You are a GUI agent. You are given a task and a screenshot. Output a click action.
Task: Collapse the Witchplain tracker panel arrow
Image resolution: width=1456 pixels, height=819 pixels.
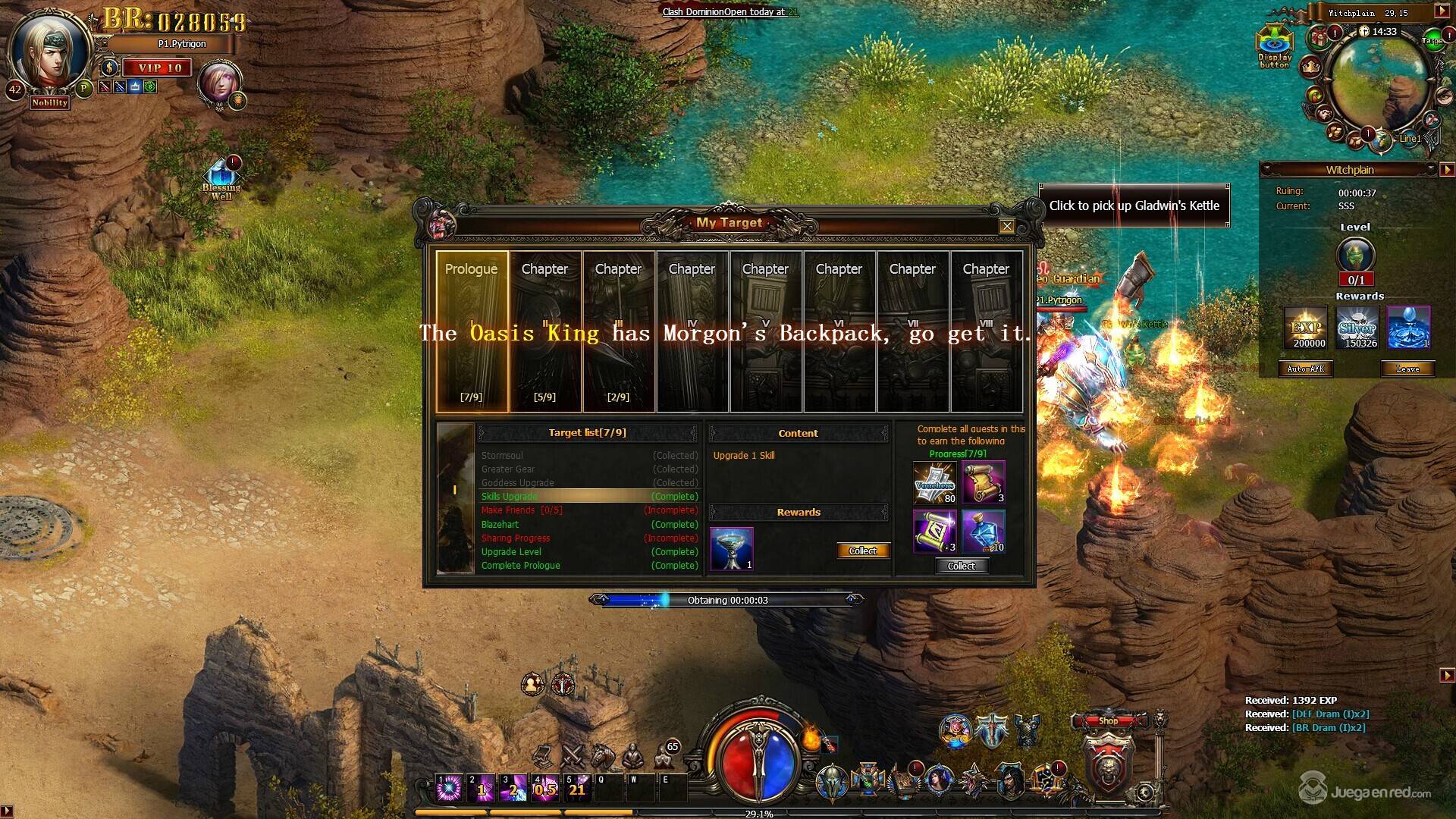tap(1447, 171)
